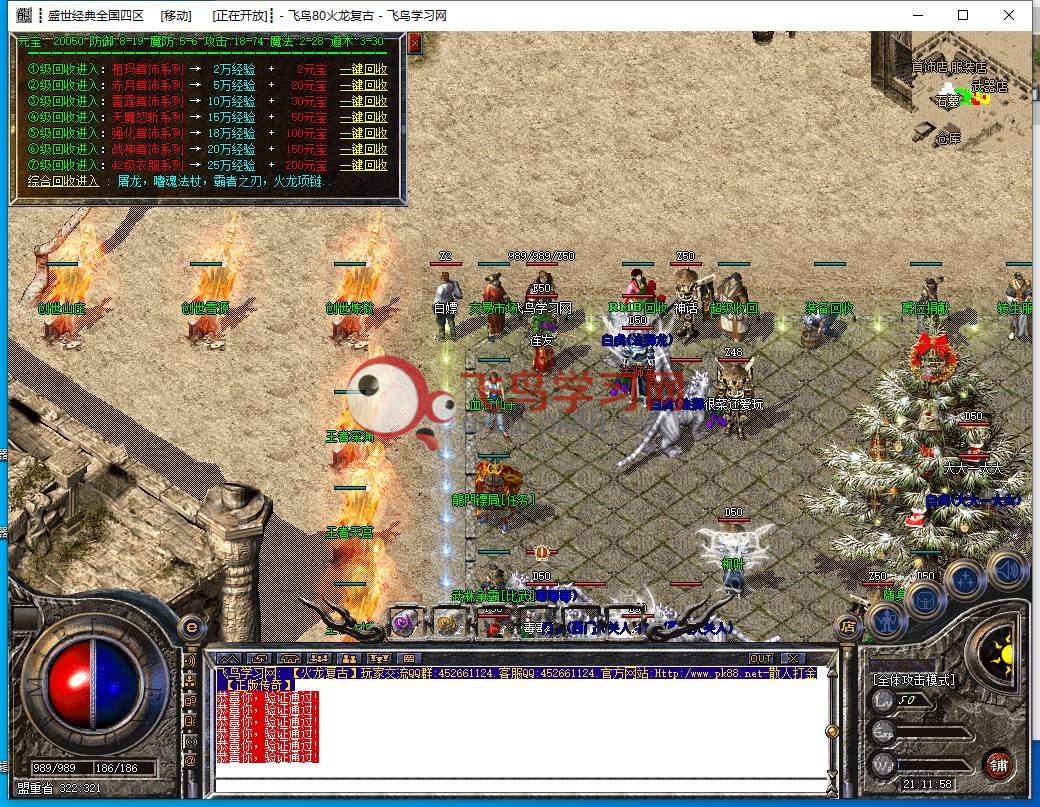Open the bag round button

point(926,599)
